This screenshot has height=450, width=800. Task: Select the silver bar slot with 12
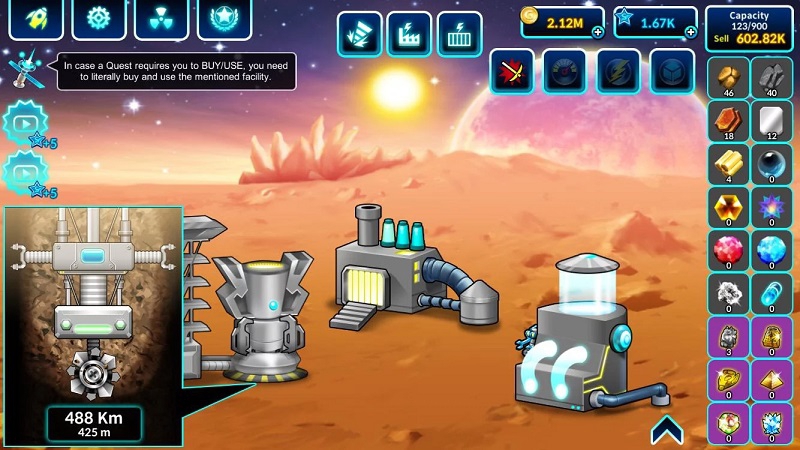[771, 121]
